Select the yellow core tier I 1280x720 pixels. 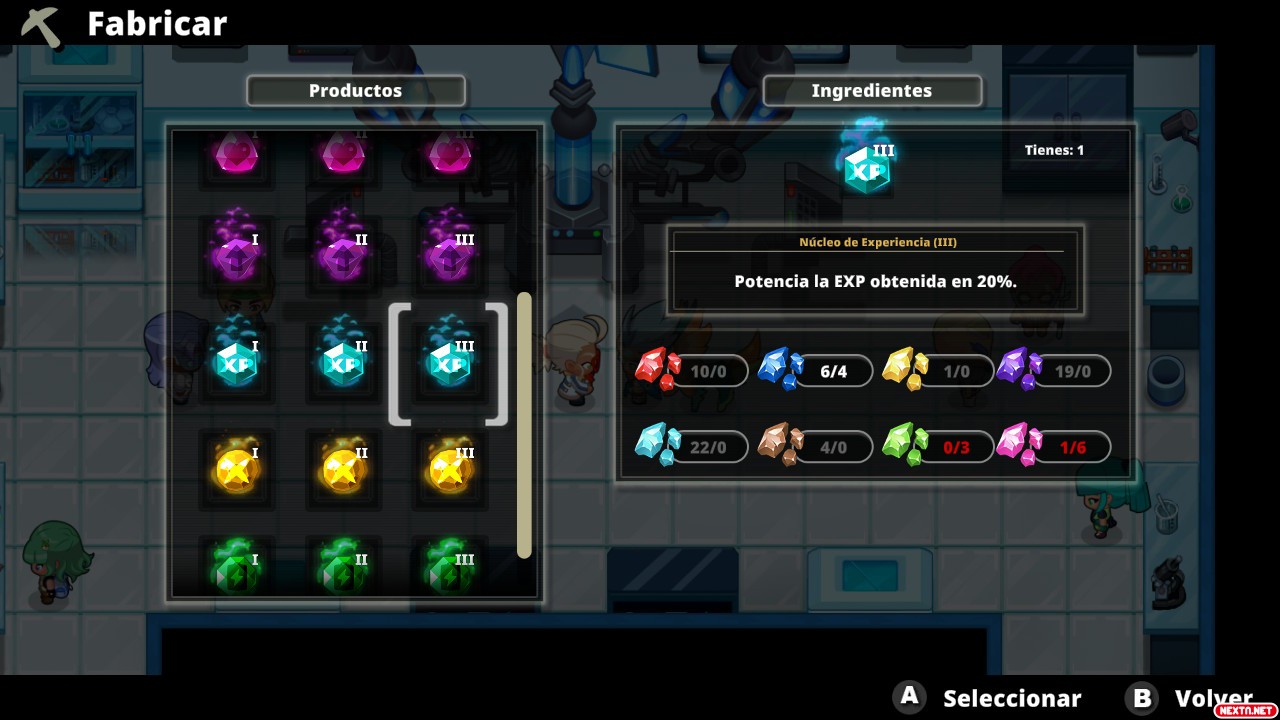pos(237,469)
